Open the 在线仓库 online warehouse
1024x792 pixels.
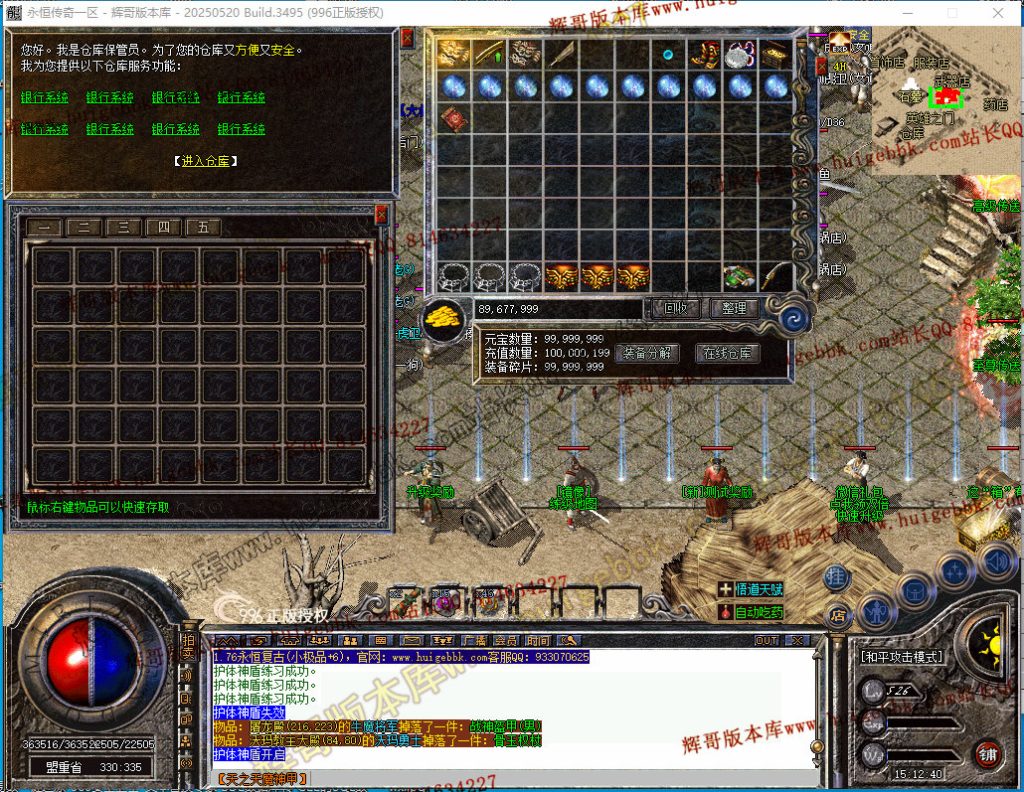point(728,353)
